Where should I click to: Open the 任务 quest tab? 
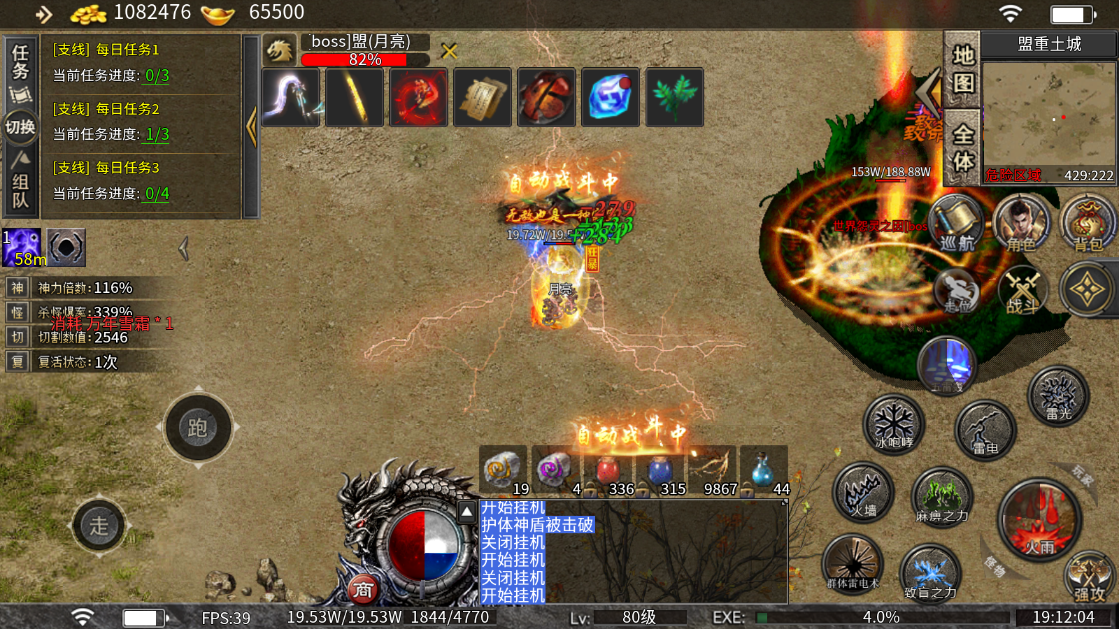[20, 64]
